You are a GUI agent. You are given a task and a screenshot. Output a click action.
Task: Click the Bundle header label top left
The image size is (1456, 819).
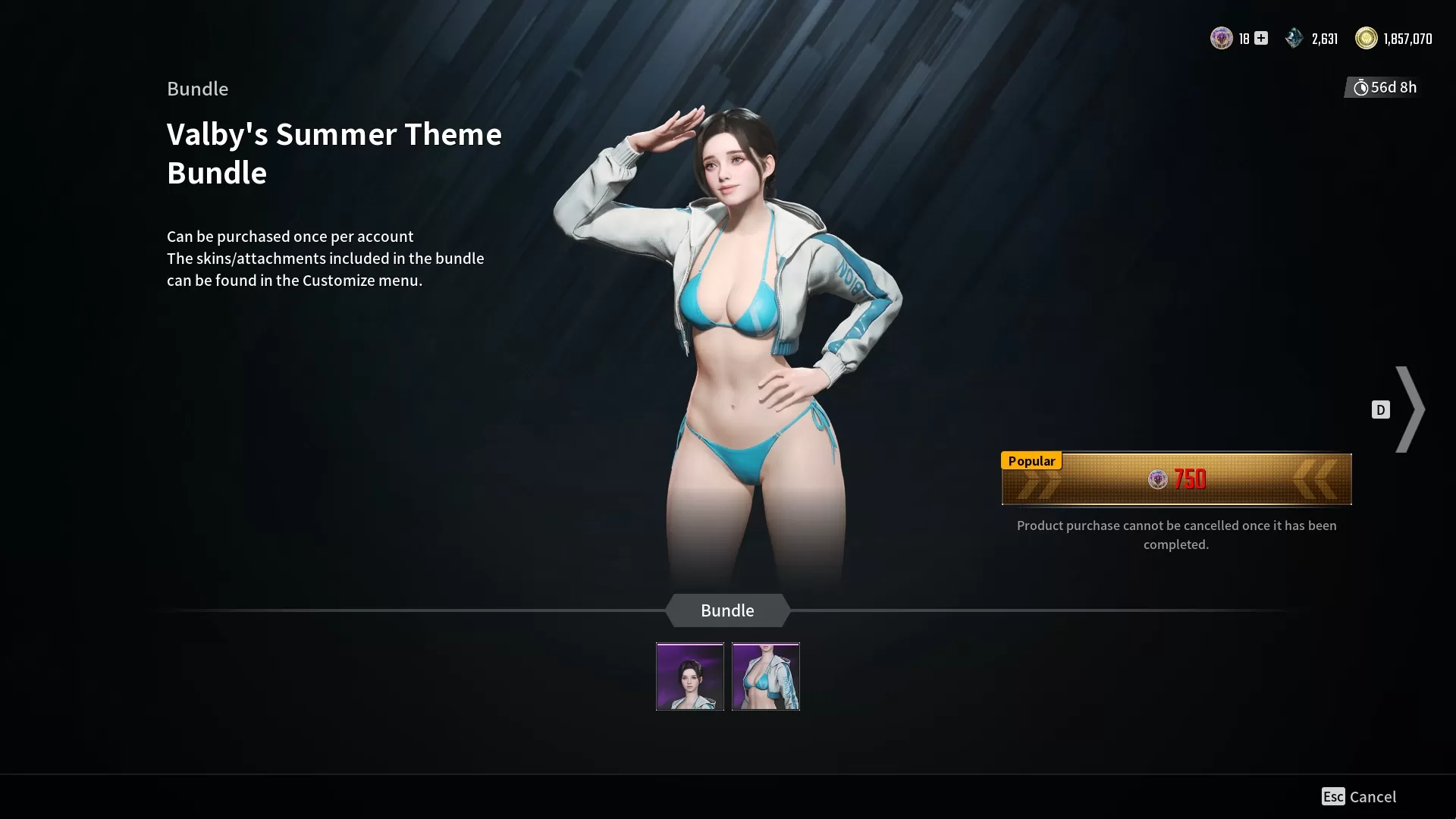(x=197, y=89)
